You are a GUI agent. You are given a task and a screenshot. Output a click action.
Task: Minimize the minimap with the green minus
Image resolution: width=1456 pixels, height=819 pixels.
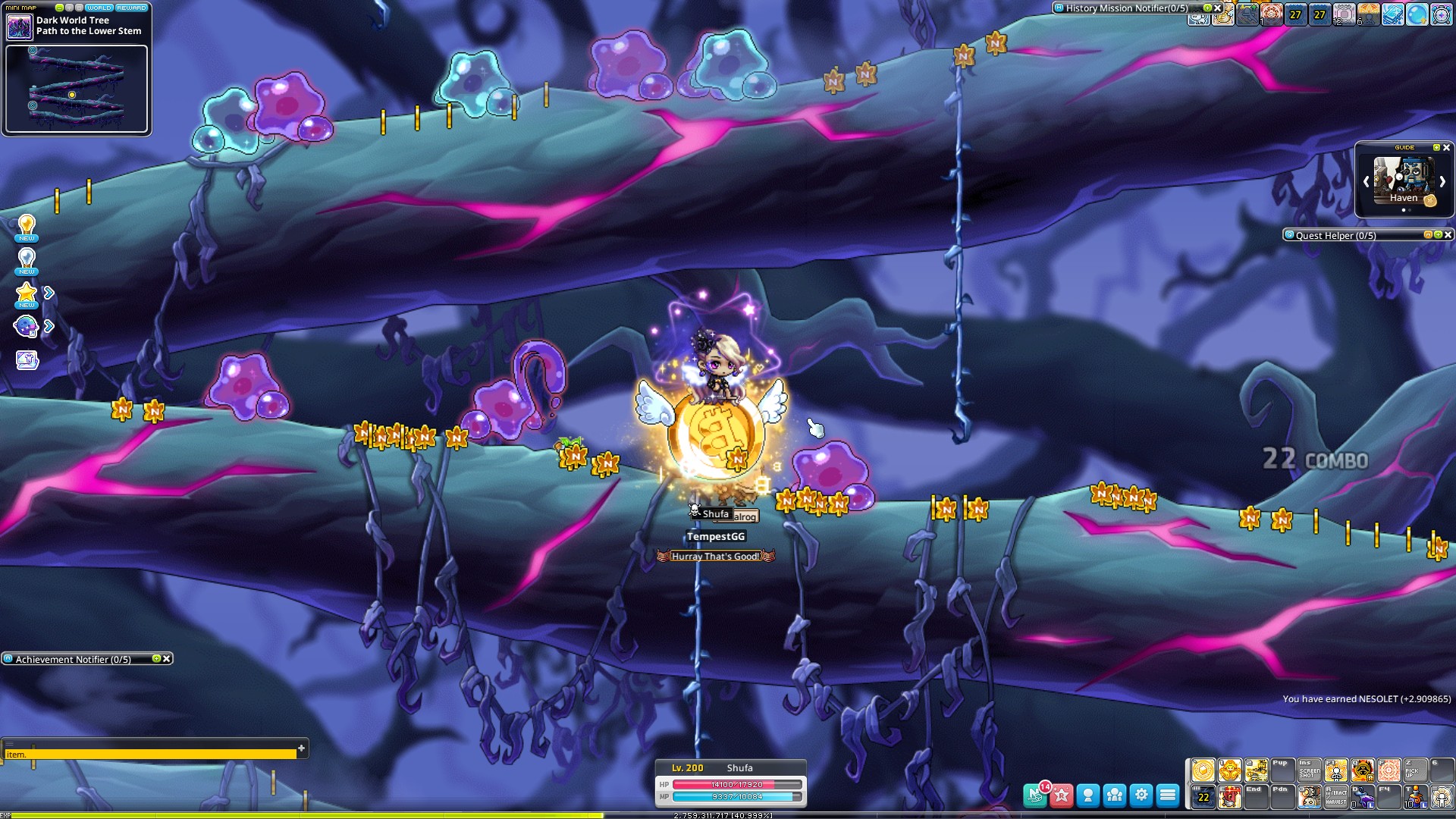[60, 8]
